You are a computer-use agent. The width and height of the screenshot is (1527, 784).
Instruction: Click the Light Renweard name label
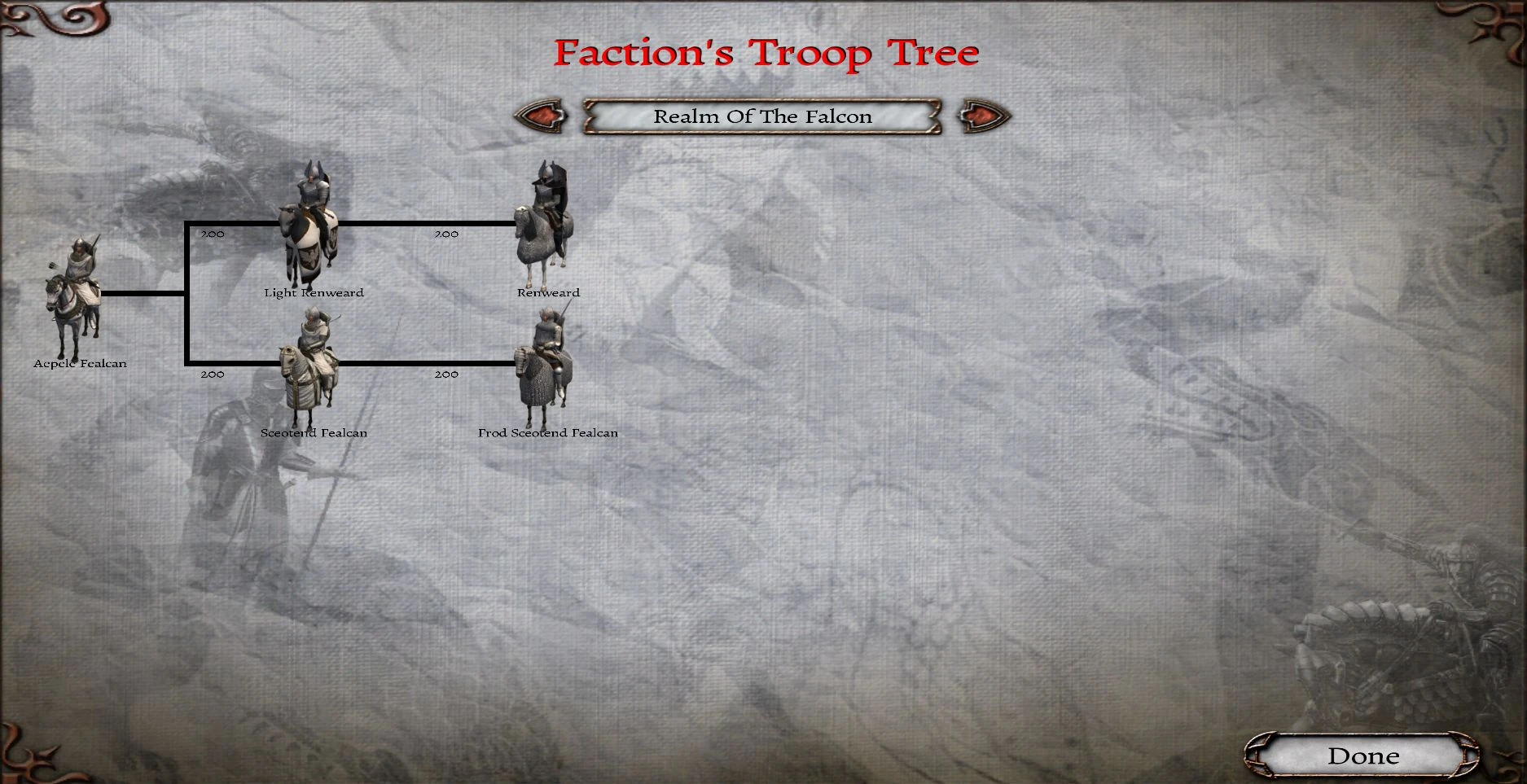point(314,292)
